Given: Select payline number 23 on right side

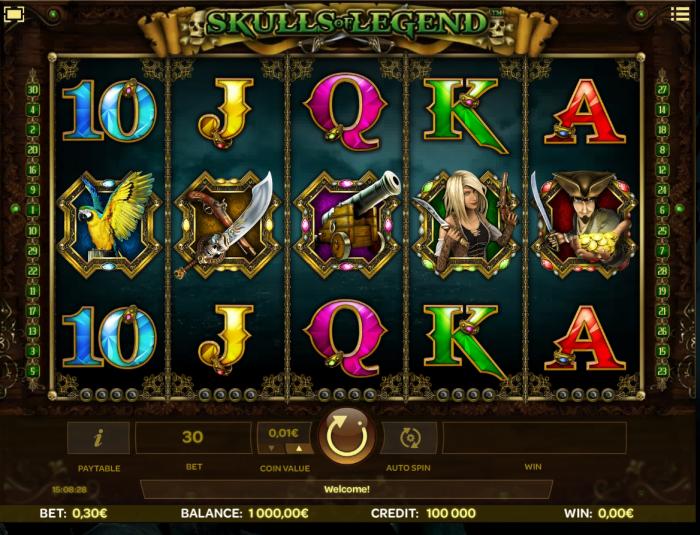Looking at the screenshot, I should pos(662,371).
